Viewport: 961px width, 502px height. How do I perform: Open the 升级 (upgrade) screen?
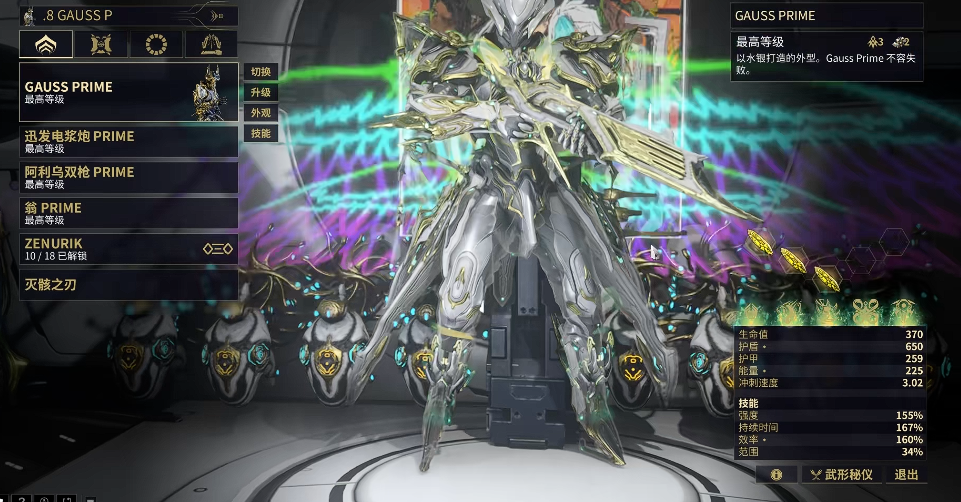260,92
